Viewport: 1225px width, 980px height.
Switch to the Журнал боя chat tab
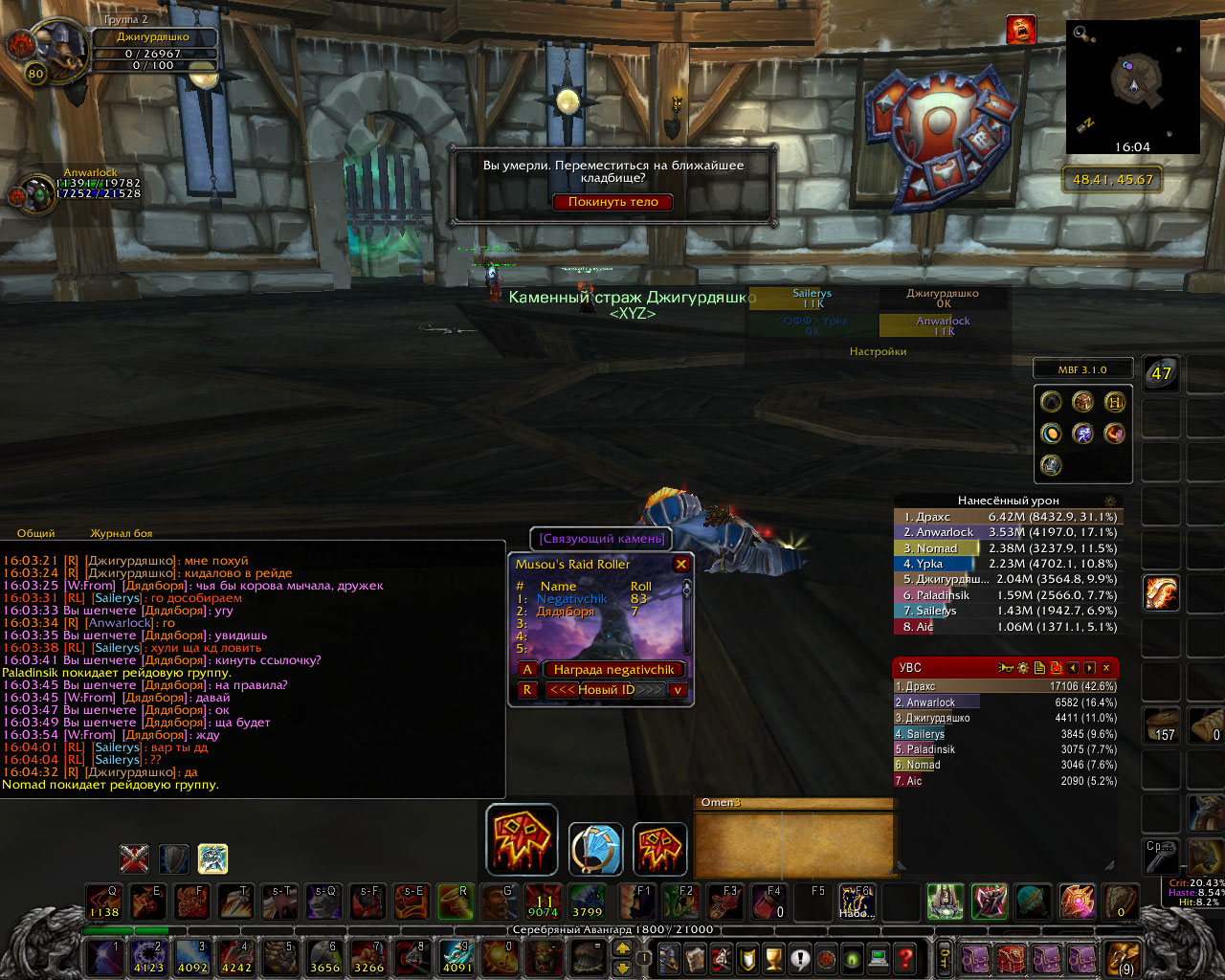[121, 533]
